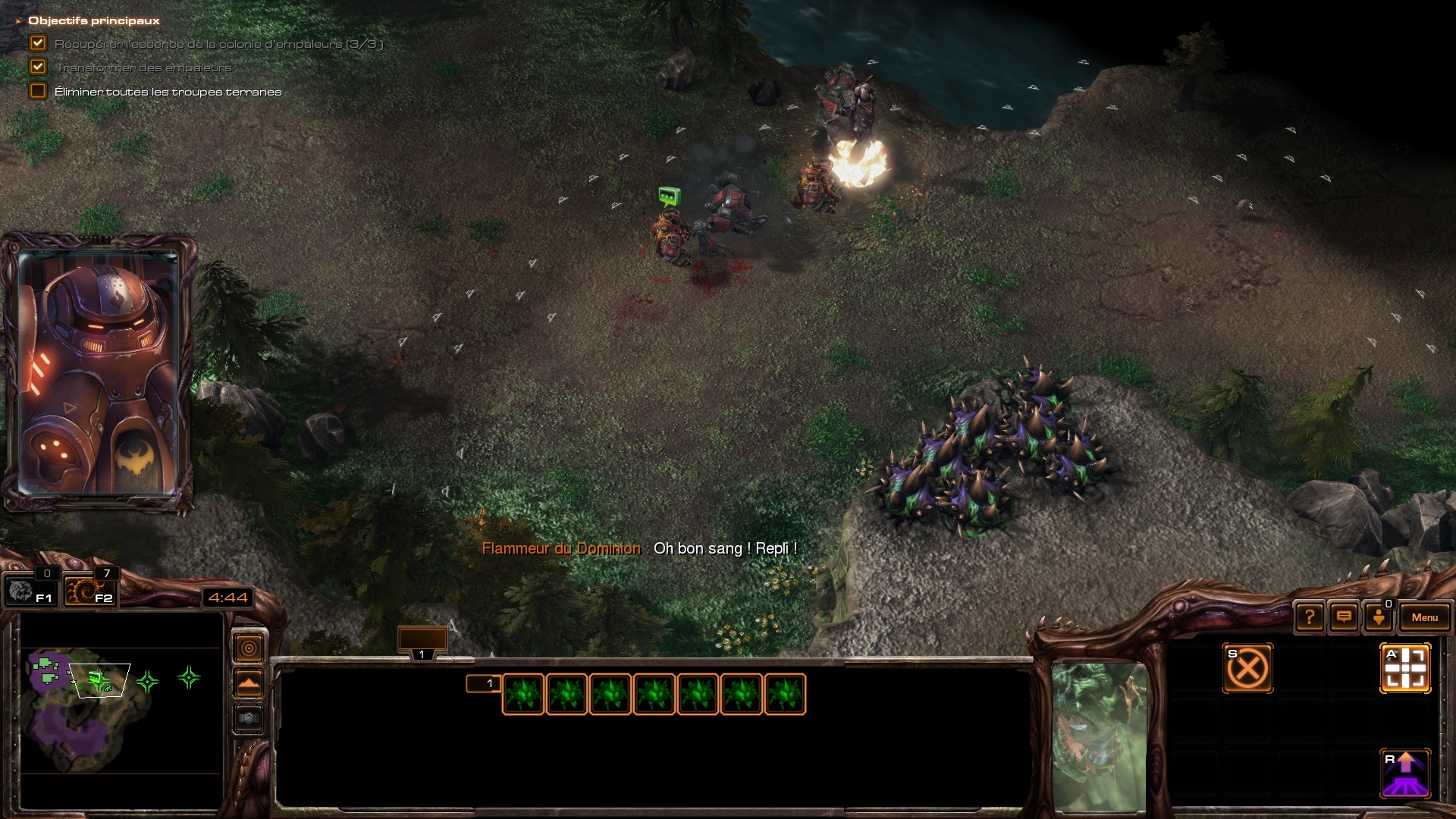Select idle workers with the F1 button
Image resolution: width=1456 pixels, height=819 pixels.
coord(30,591)
